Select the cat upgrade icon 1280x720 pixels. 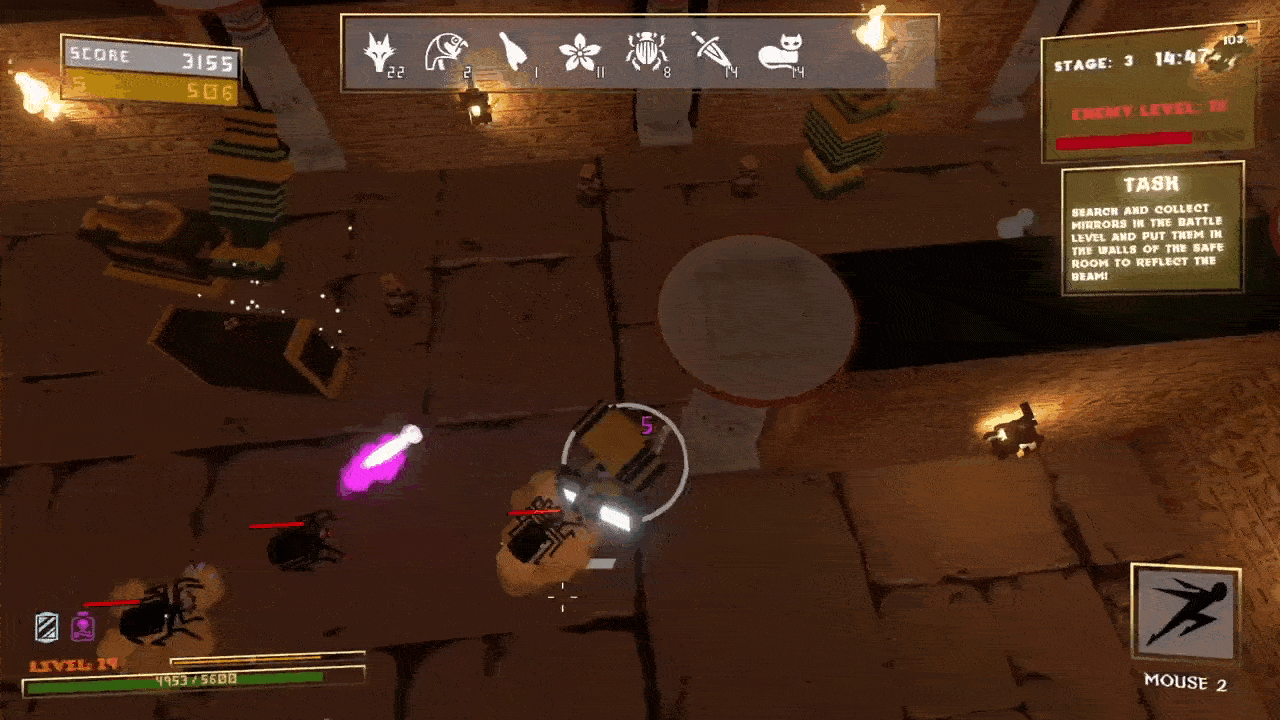point(779,51)
